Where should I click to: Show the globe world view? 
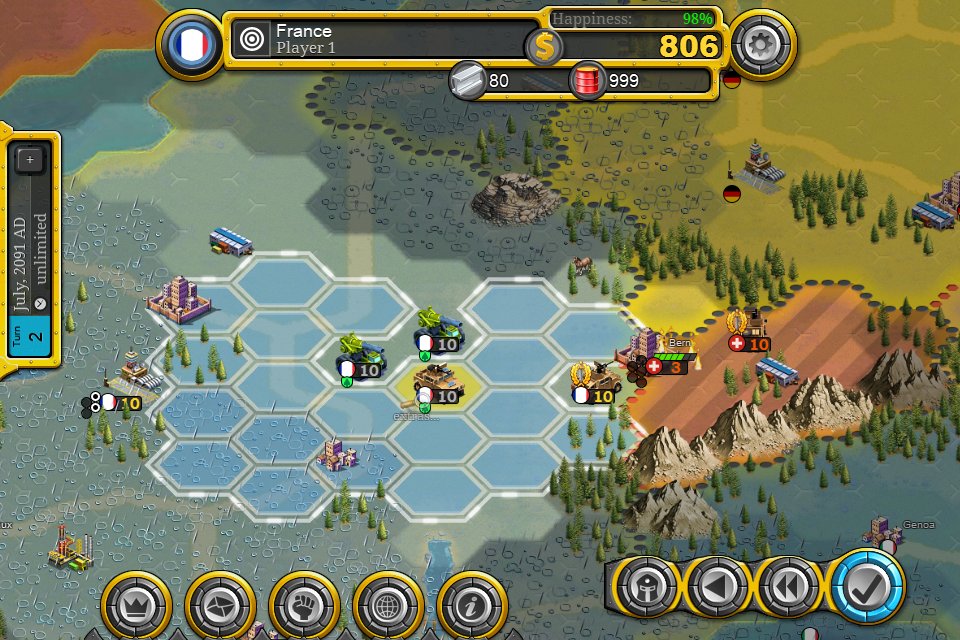click(x=386, y=604)
